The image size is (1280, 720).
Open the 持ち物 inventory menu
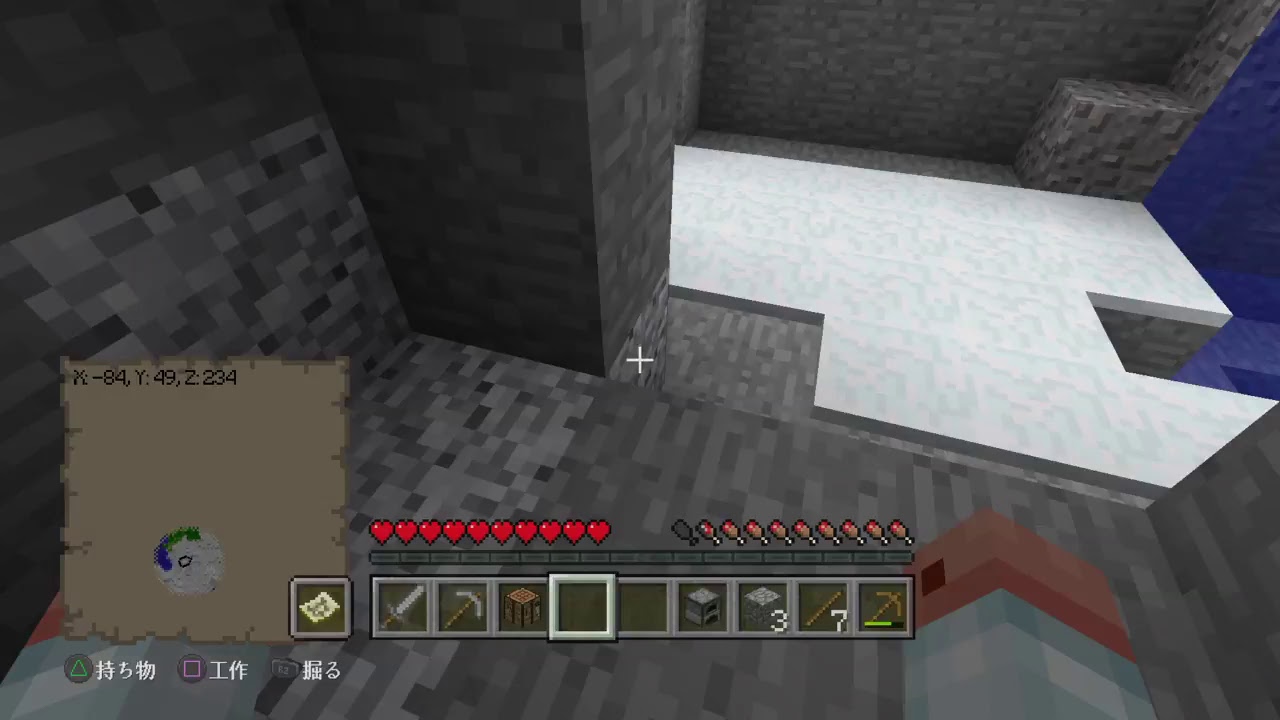(125, 671)
